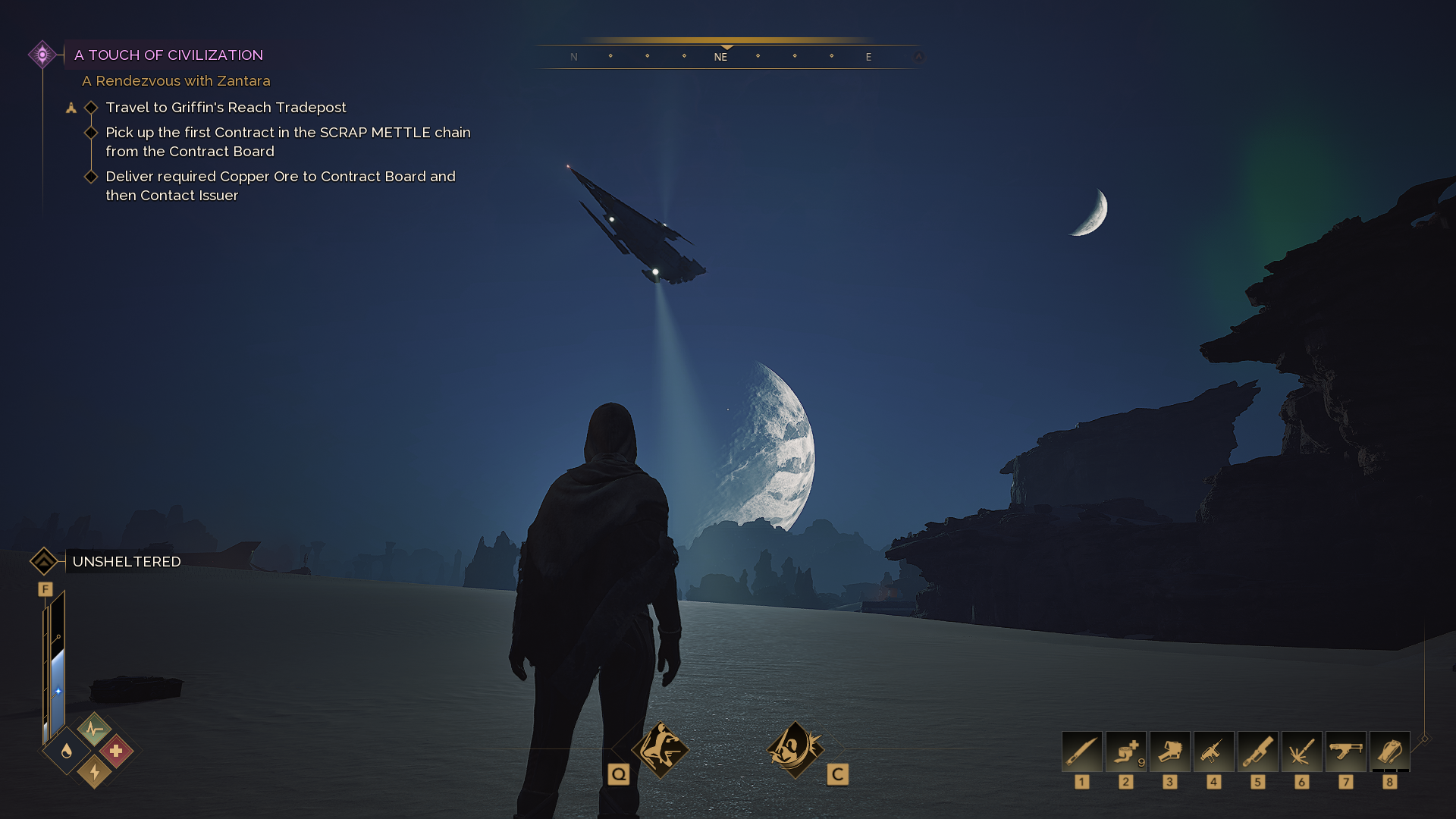Select the Rendezvous with Zantara quest step
The width and height of the screenshot is (1456, 819).
[x=176, y=81]
